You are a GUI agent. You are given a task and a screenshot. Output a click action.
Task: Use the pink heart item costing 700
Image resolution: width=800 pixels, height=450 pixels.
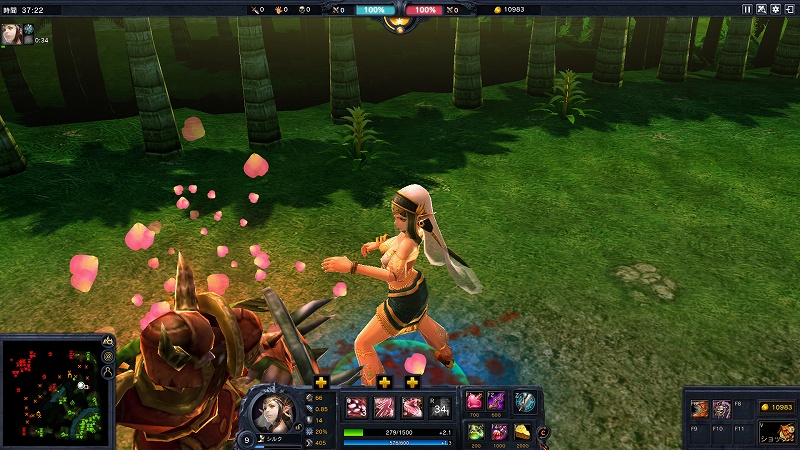click(x=474, y=402)
